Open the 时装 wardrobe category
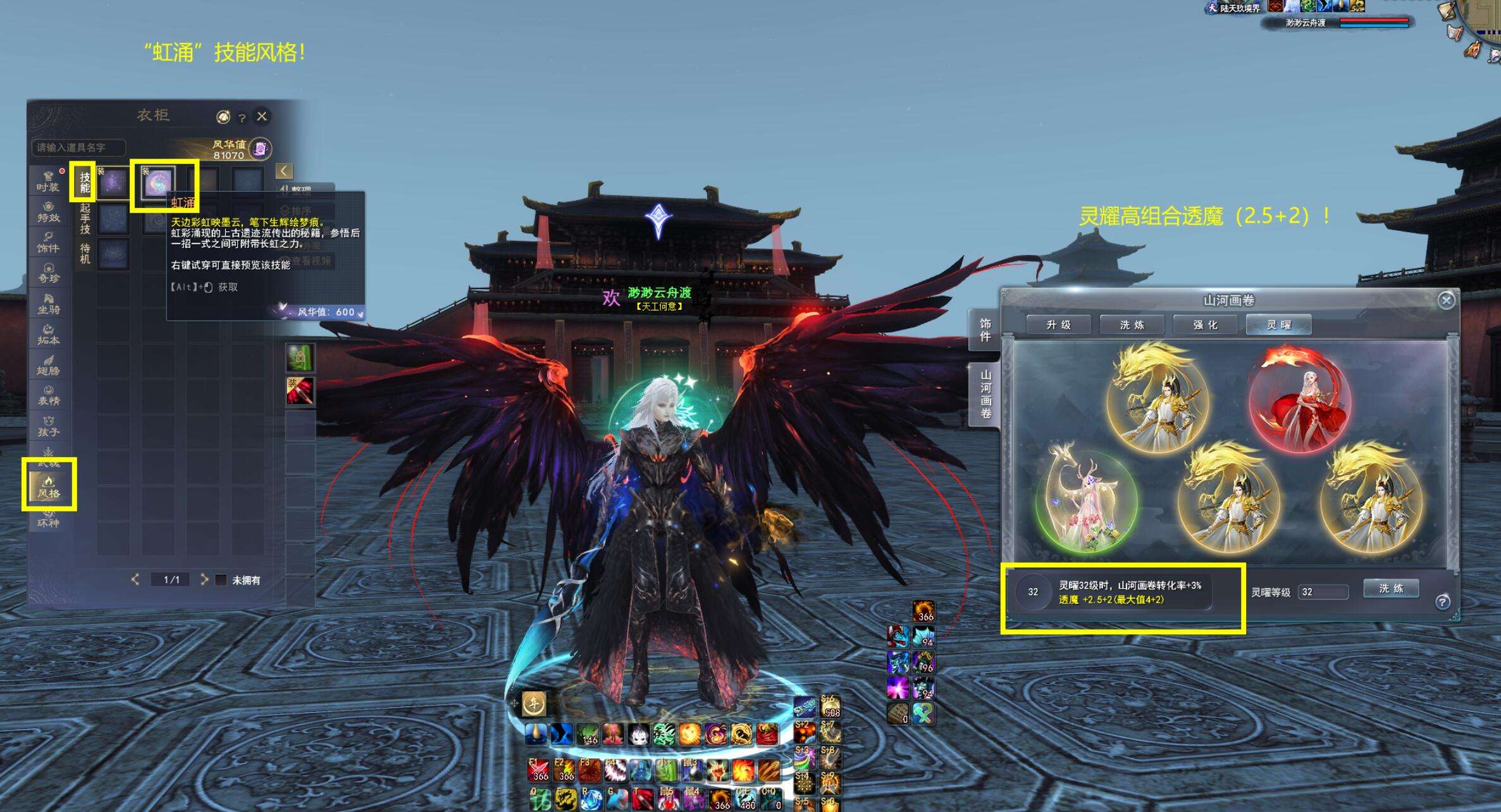The height and width of the screenshot is (812, 1501). point(48,181)
